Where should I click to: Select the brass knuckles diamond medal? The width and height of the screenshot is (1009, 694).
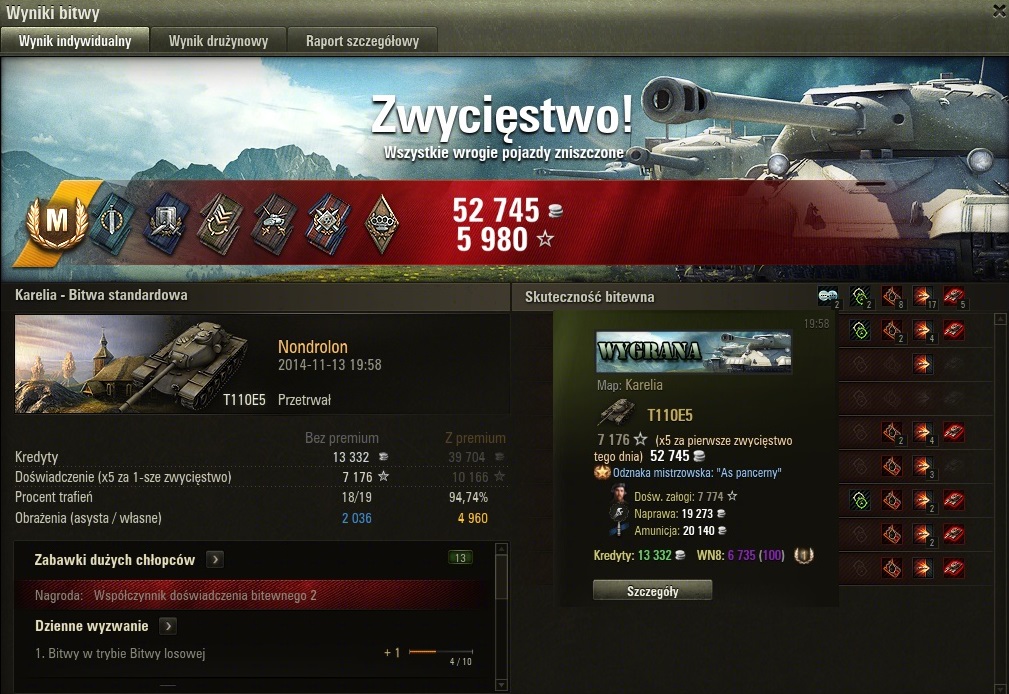[x=380, y=222]
